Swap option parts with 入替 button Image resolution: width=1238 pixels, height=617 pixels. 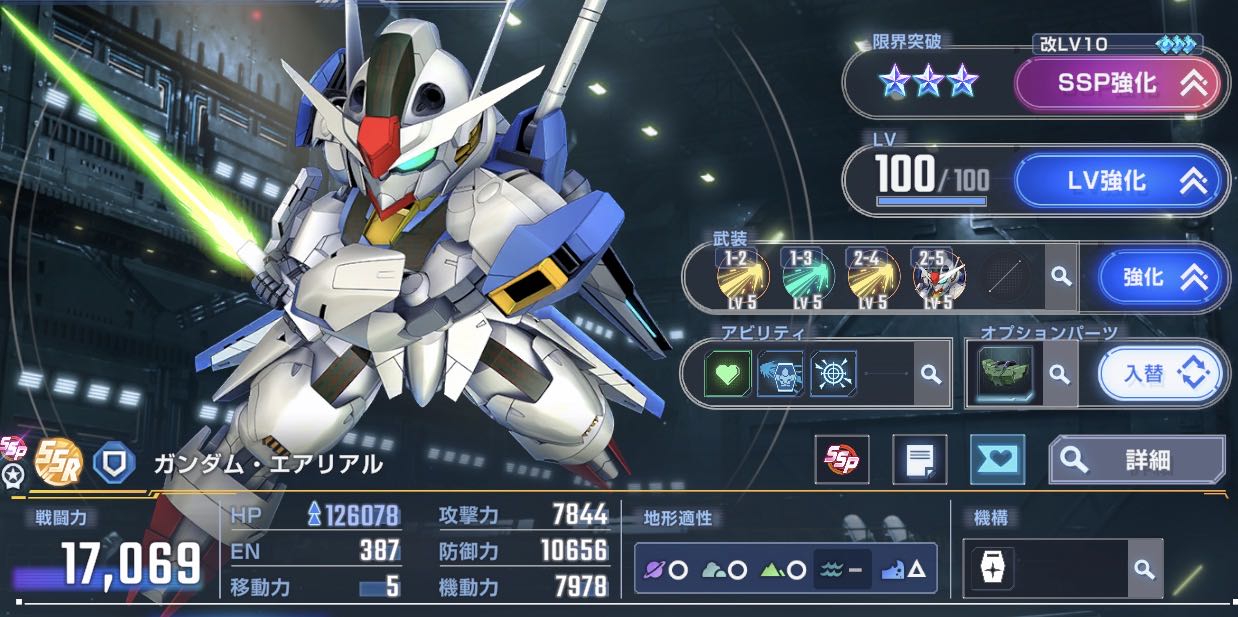[1160, 374]
